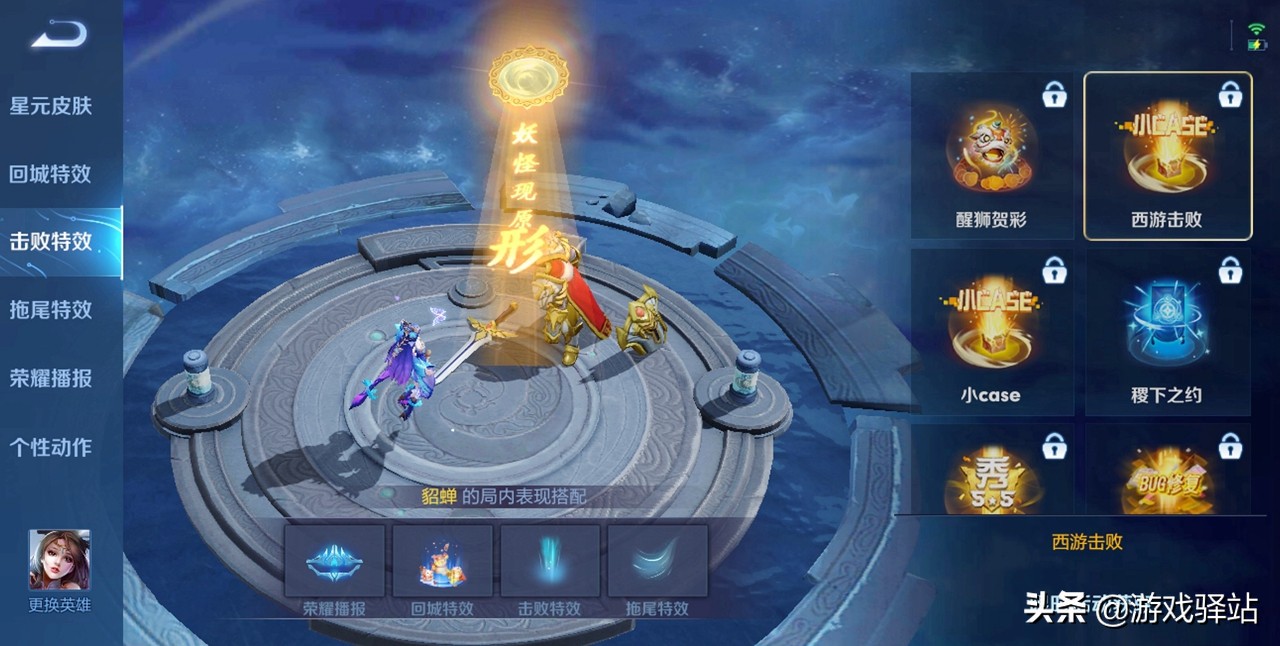The height and width of the screenshot is (646, 1280).
Task: Switch to the 星元皮肤 tab
Action: pos(51,105)
